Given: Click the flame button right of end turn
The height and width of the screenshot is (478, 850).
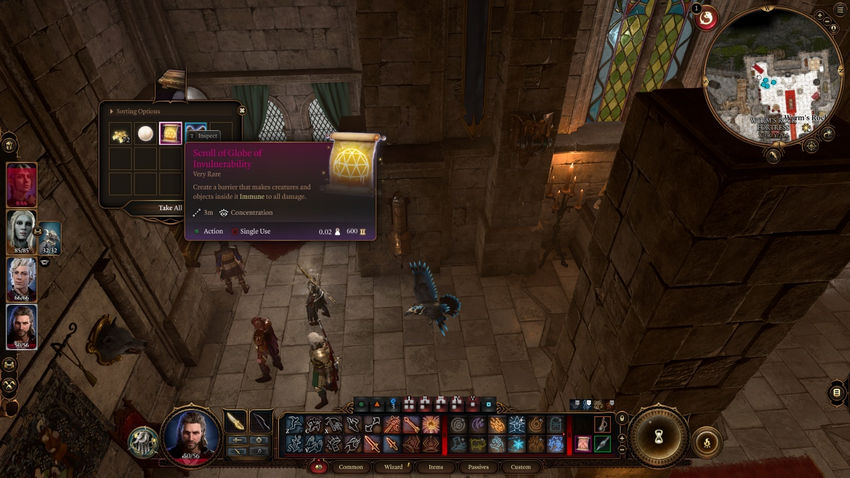Looking at the screenshot, I should pos(706,441).
